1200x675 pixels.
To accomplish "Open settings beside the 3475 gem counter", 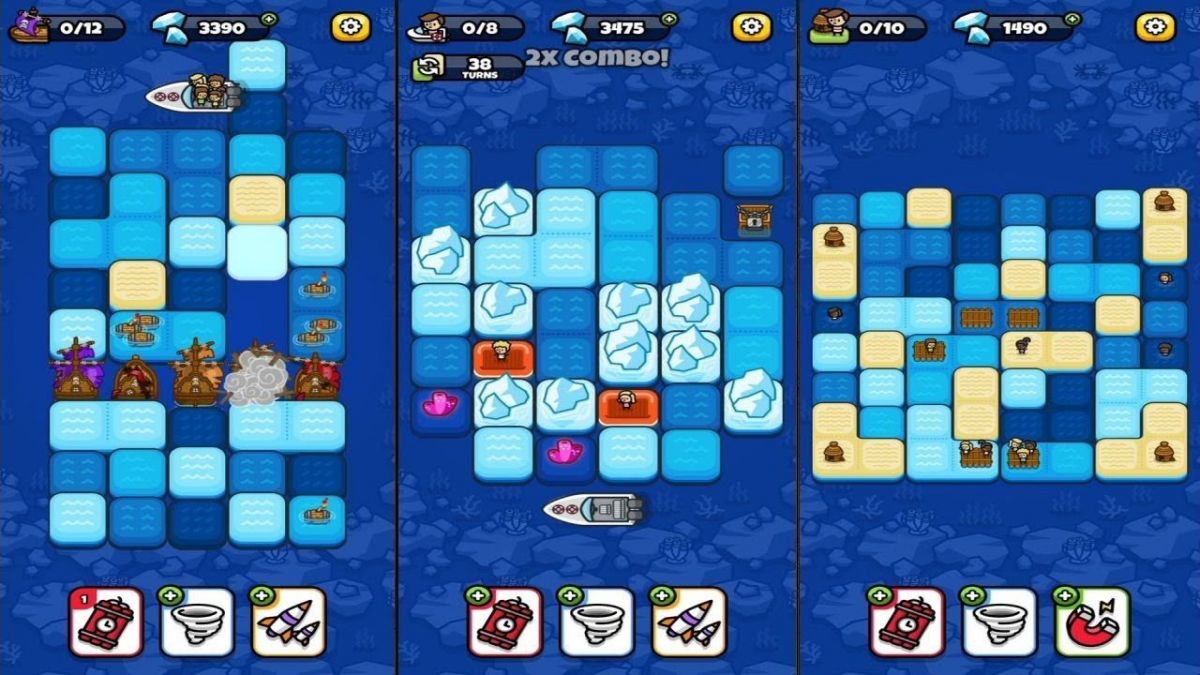I will [x=751, y=27].
